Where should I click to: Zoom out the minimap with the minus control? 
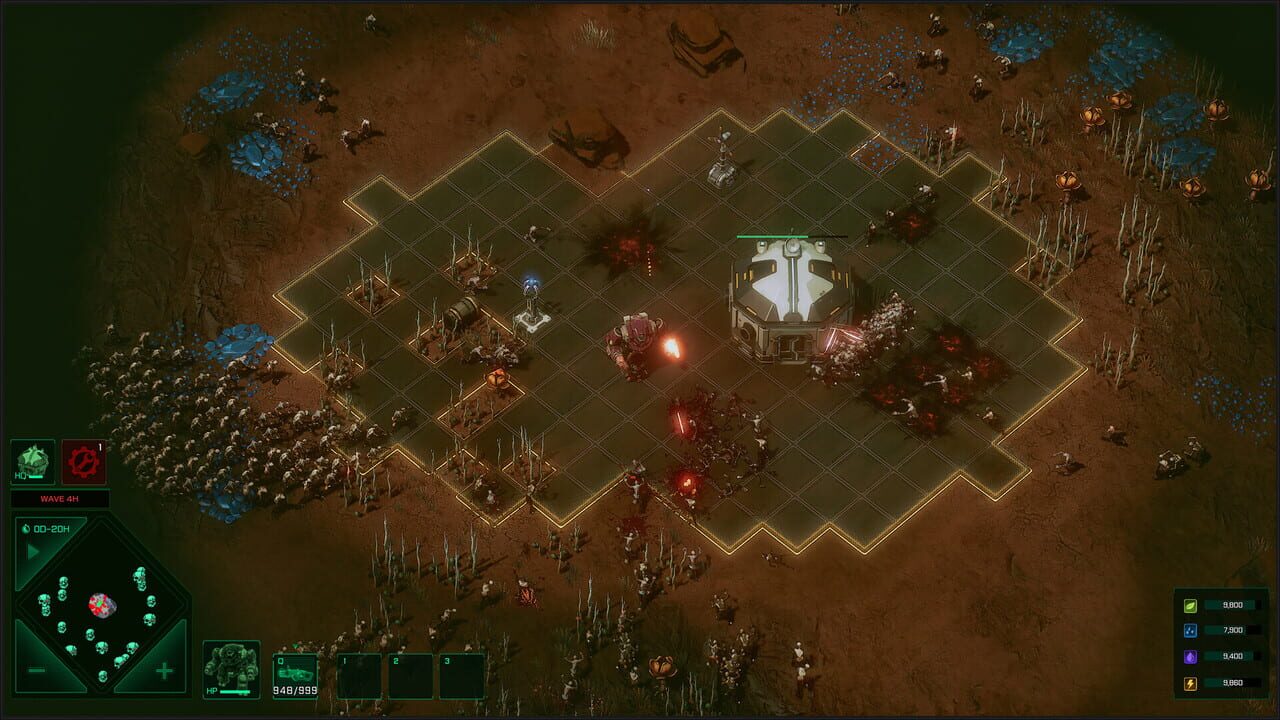[35, 668]
